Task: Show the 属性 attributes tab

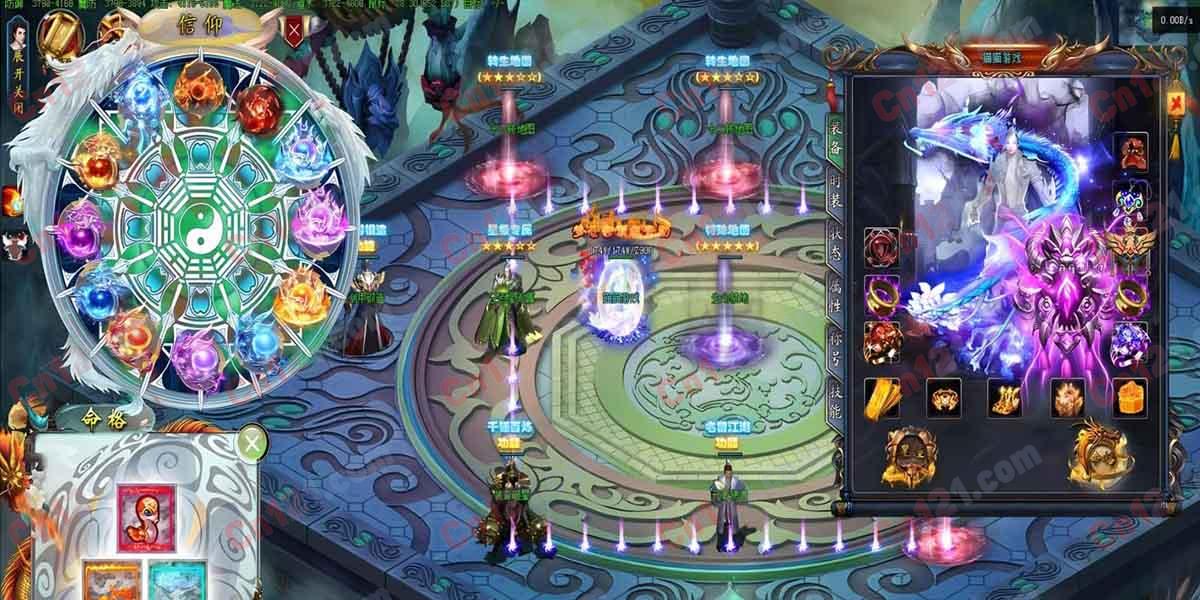Action: pyautogui.click(x=836, y=296)
